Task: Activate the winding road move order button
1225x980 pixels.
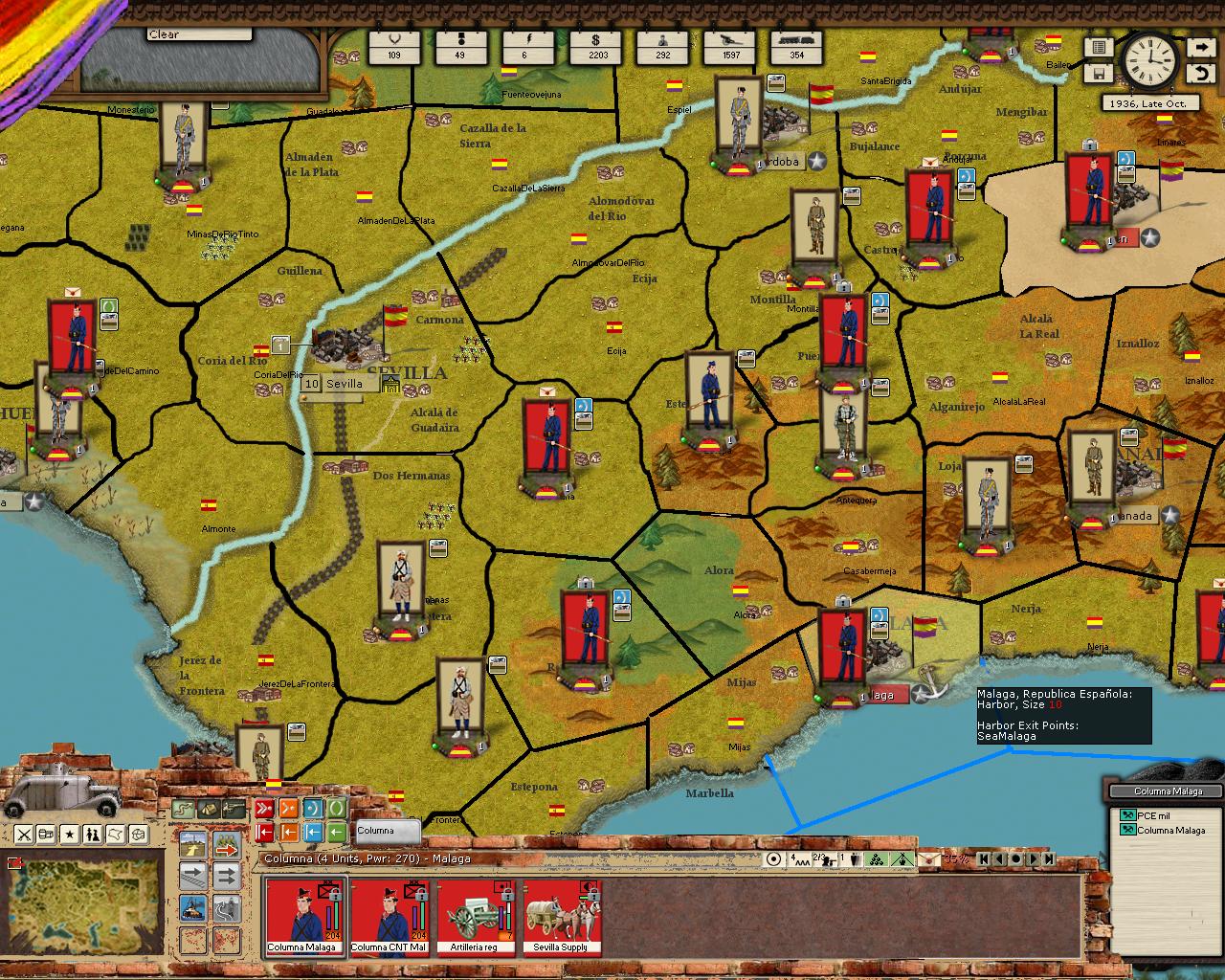Action: (x=227, y=907)
